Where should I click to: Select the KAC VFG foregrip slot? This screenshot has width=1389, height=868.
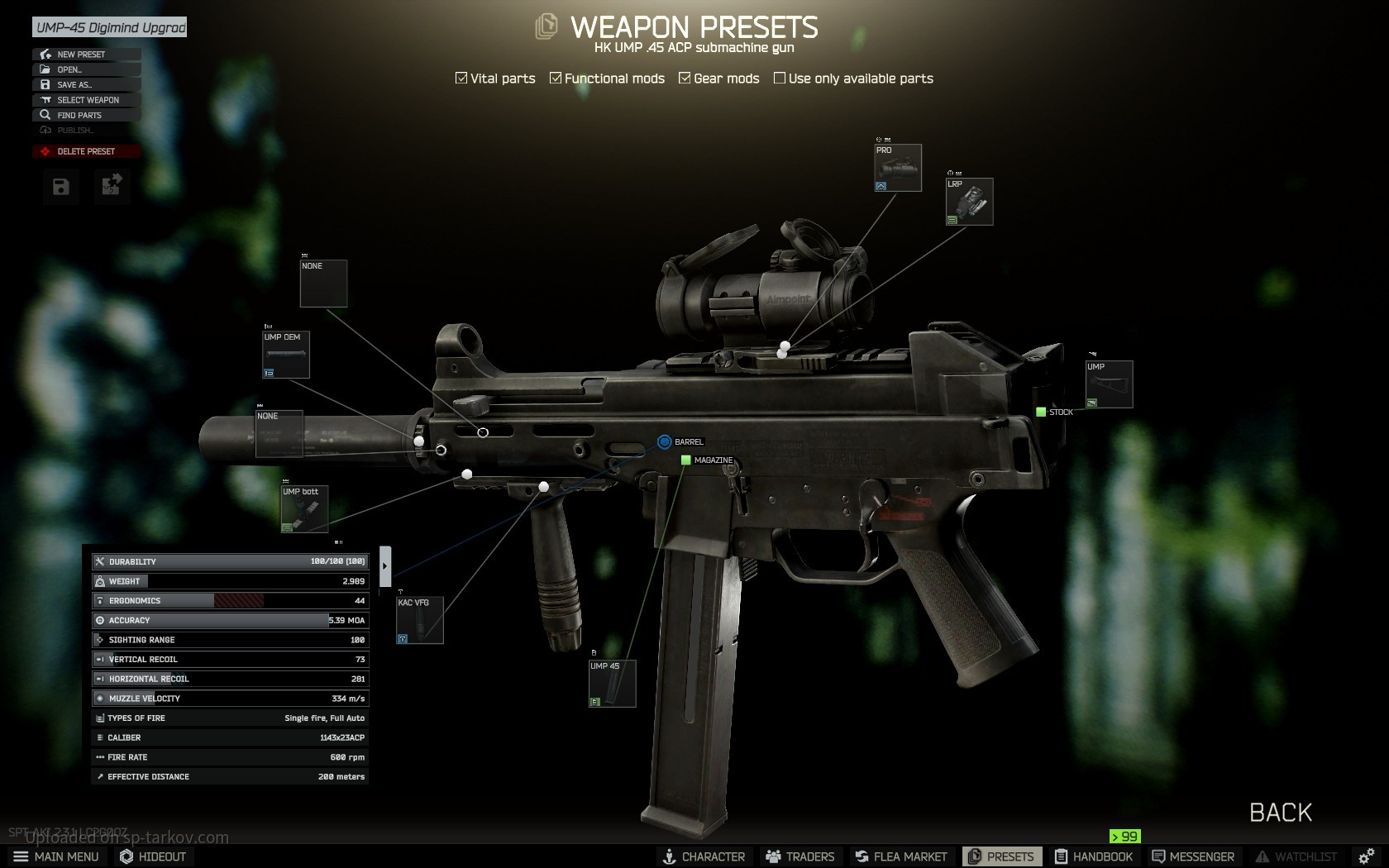click(420, 620)
